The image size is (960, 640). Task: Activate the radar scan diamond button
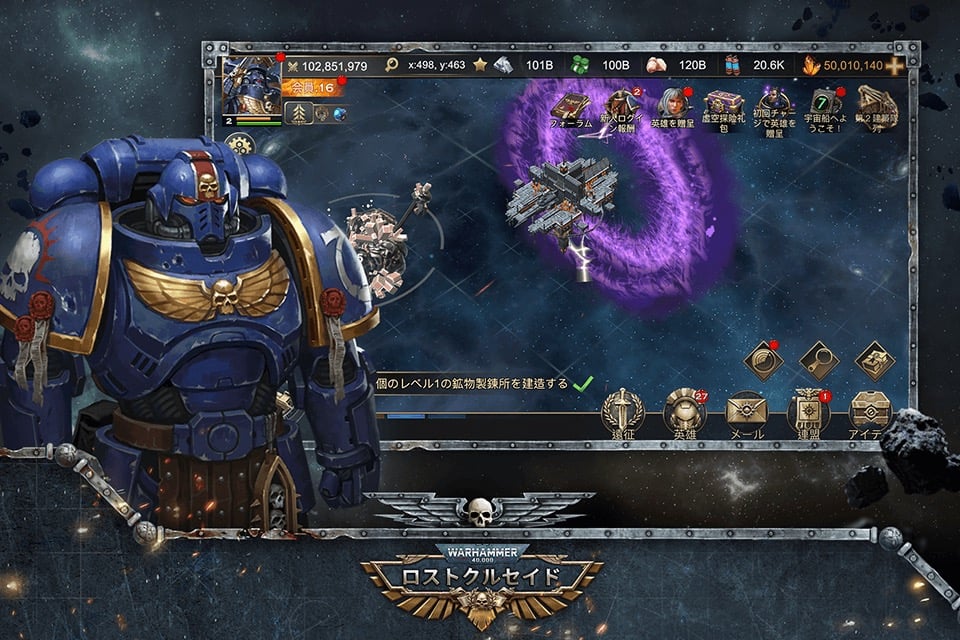pyautogui.click(x=763, y=360)
